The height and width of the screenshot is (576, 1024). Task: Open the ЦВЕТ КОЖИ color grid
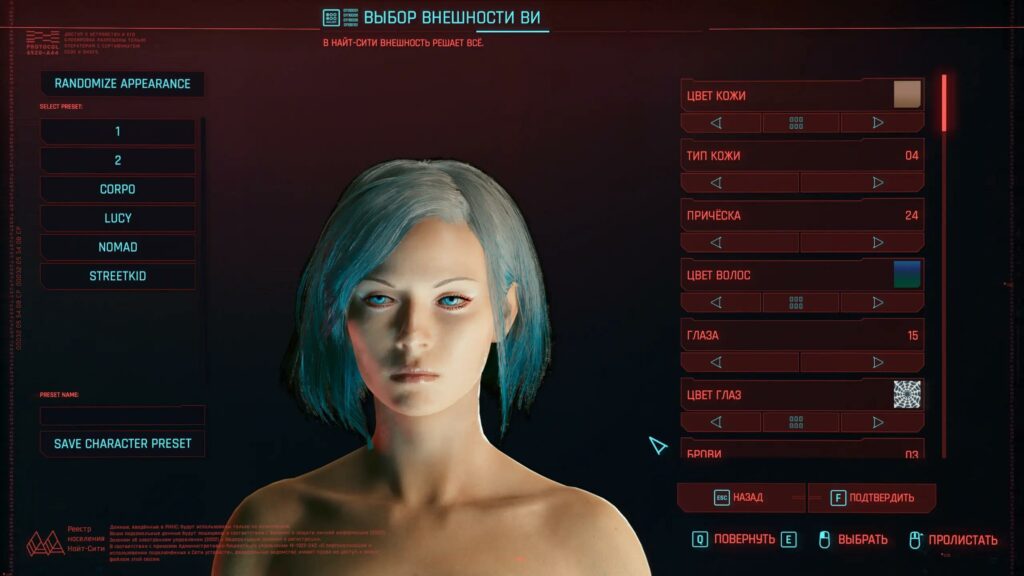[x=797, y=123]
